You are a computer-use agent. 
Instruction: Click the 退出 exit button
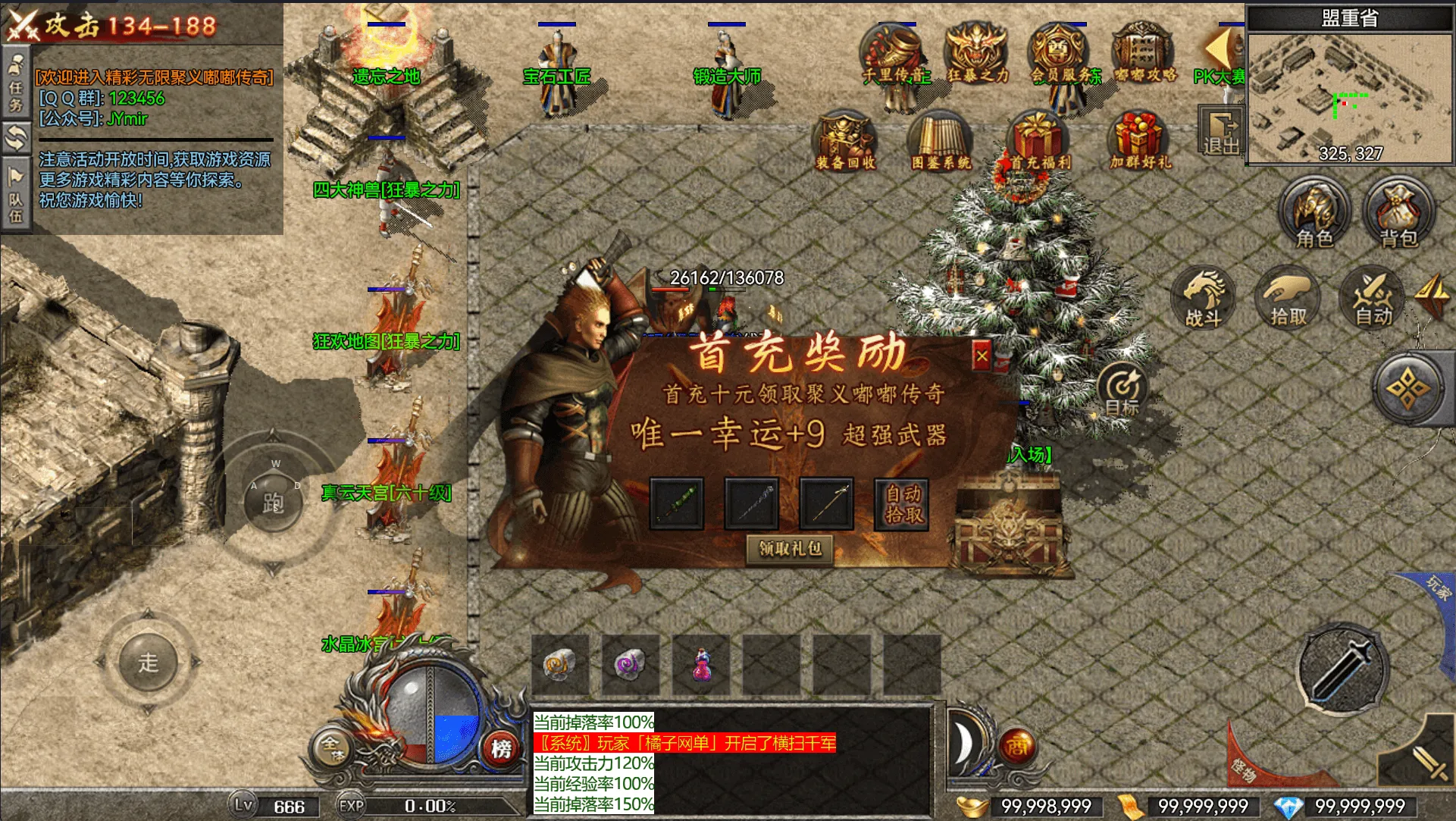1220,133
